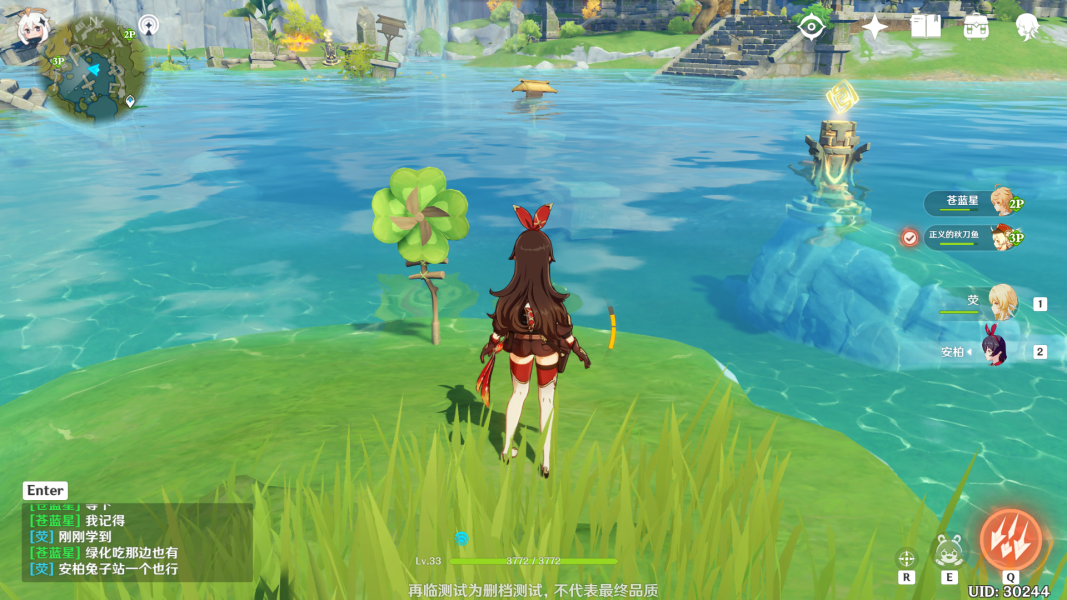Use the Baron Bunny elemental skill
Screen dimensions: 1067x600
(x=949, y=550)
